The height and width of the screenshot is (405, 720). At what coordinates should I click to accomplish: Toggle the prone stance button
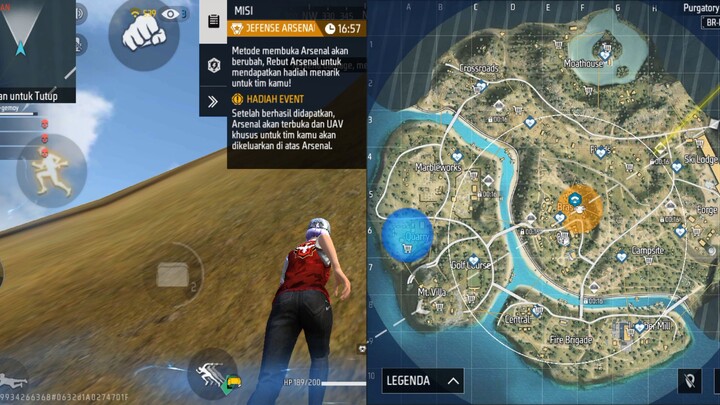click(x=14, y=380)
